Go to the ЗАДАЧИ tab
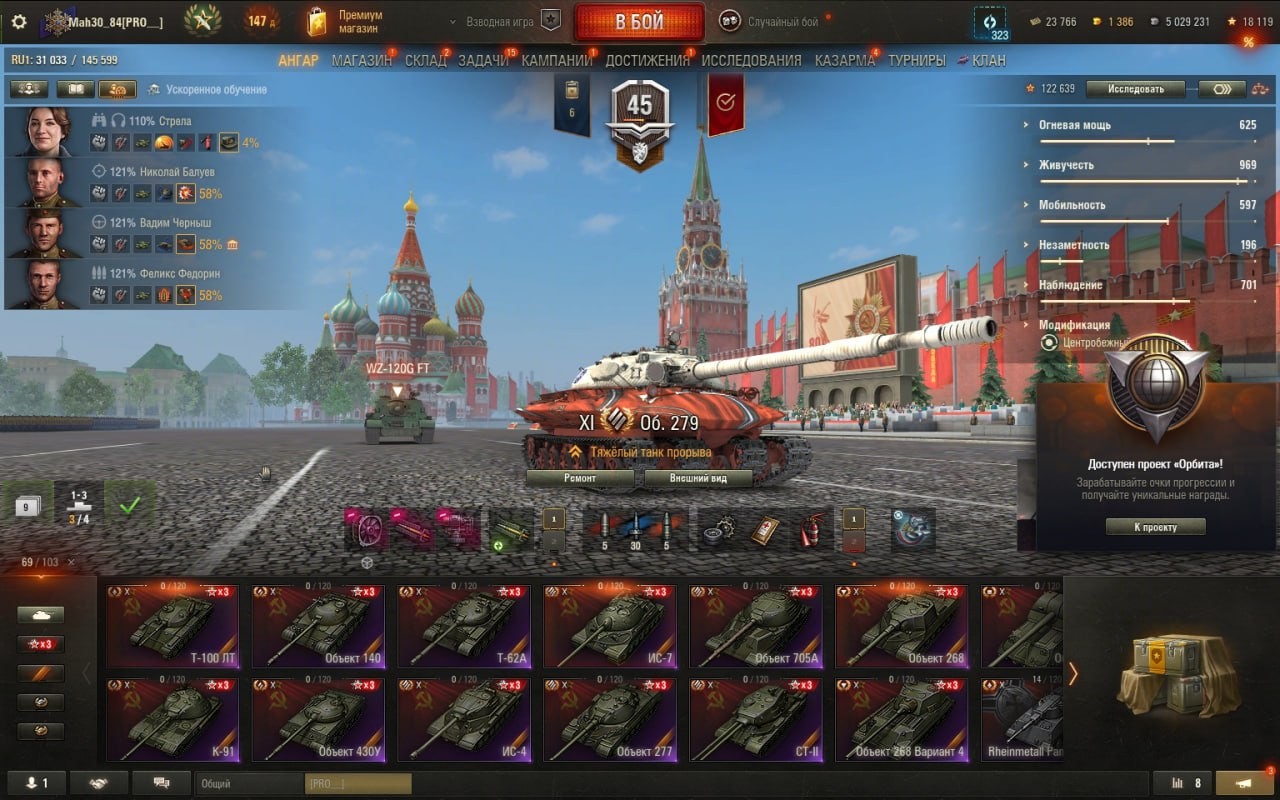Viewport: 1280px width, 800px height. pyautogui.click(x=483, y=60)
